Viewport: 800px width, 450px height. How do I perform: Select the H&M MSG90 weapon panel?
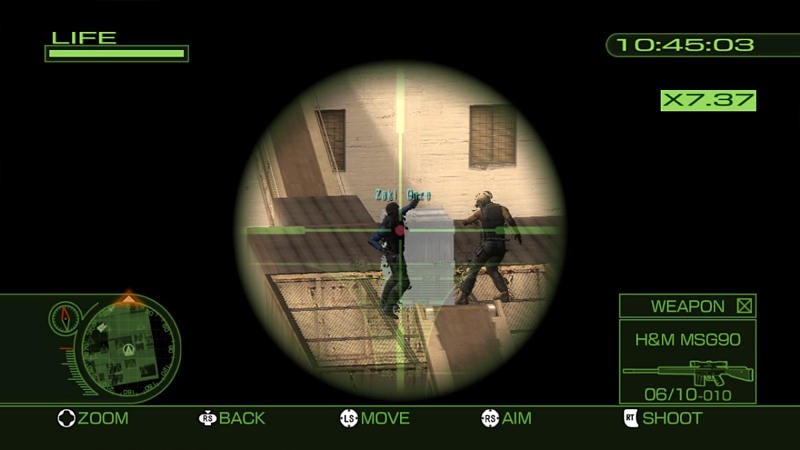(x=686, y=361)
